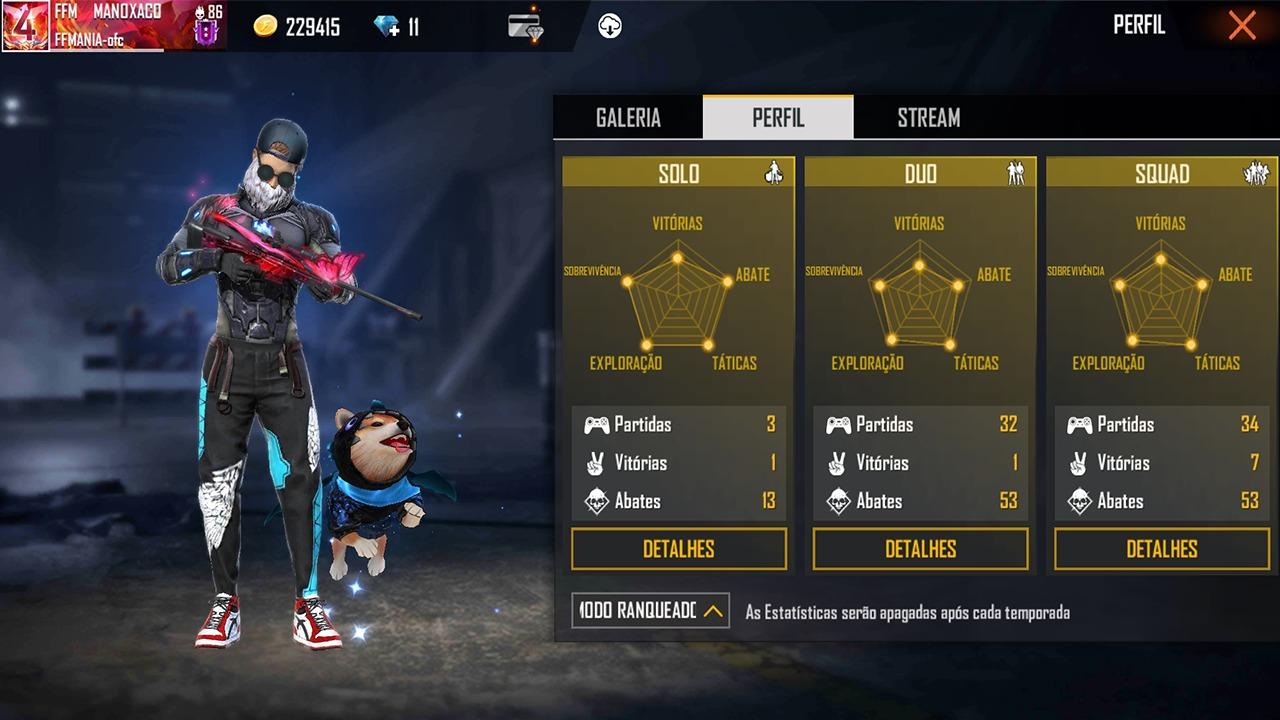The height and width of the screenshot is (720, 1280).
Task: Click the gold coin balance
Action: [297, 27]
